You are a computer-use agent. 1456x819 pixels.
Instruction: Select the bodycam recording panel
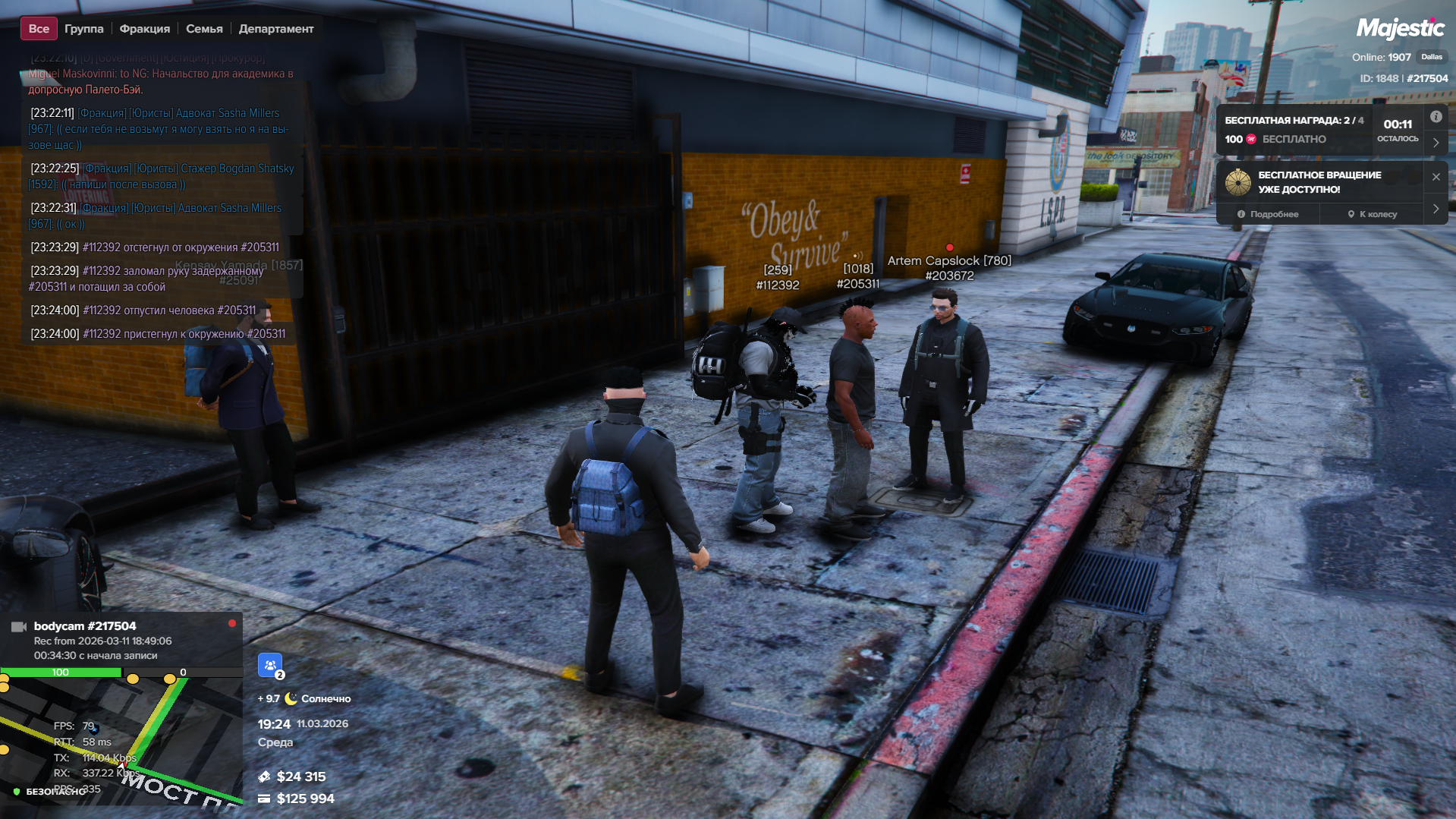(121, 640)
